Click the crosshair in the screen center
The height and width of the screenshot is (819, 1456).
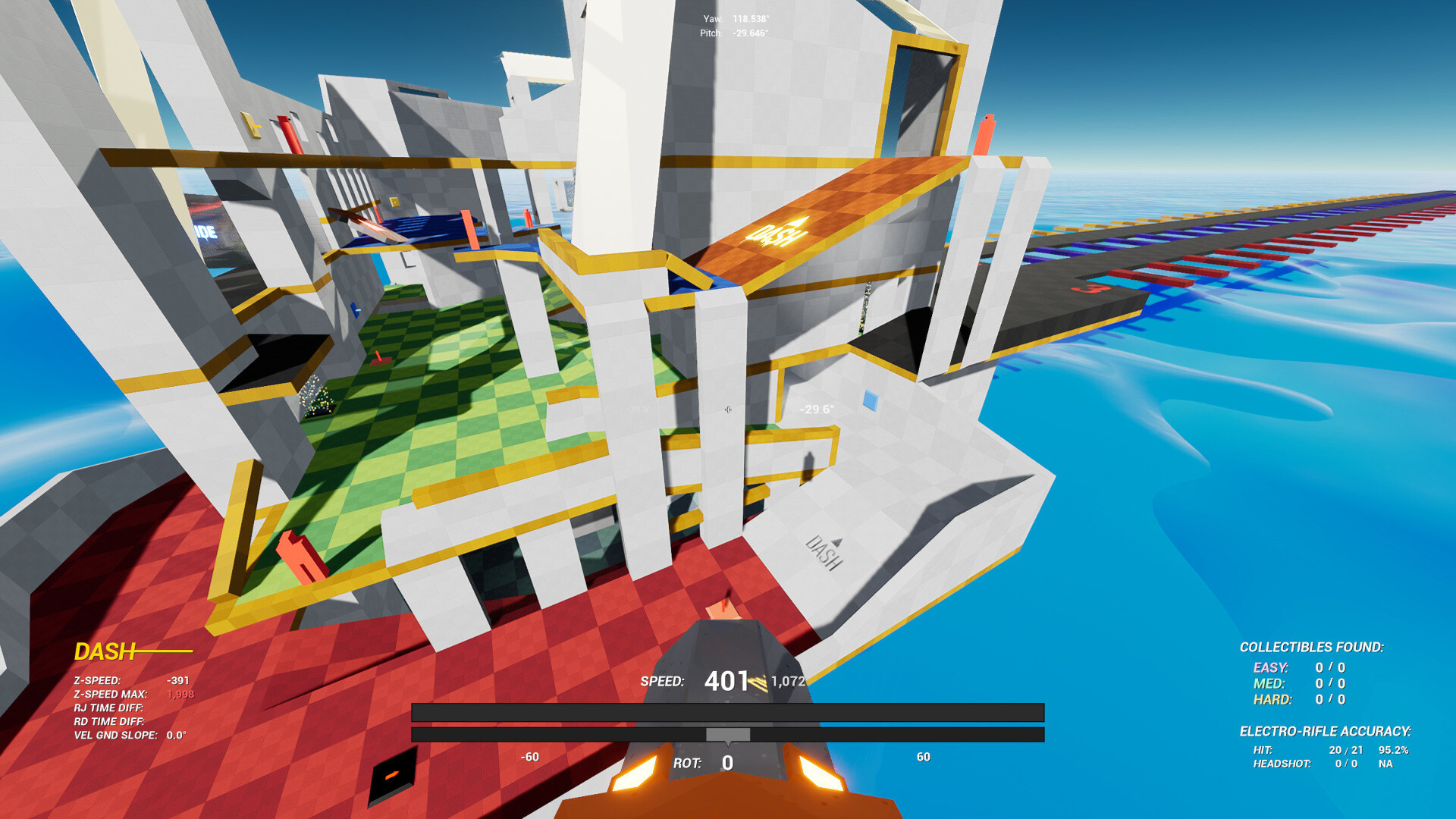(727, 409)
